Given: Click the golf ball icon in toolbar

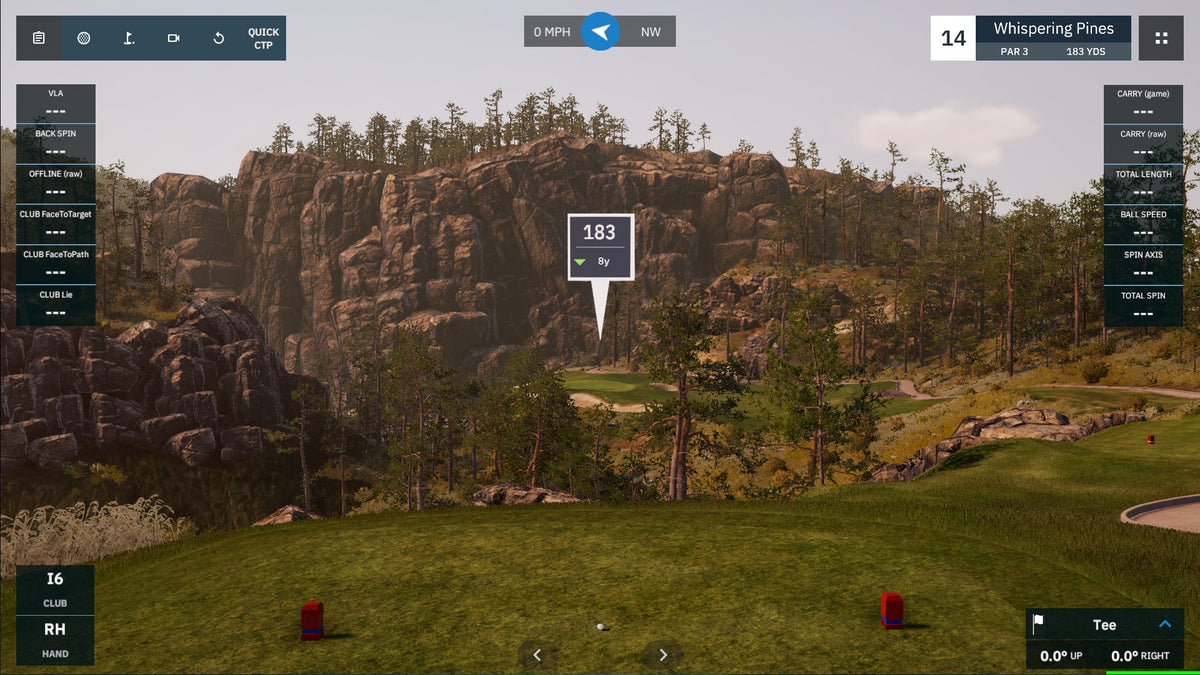Looking at the screenshot, I should [x=84, y=38].
